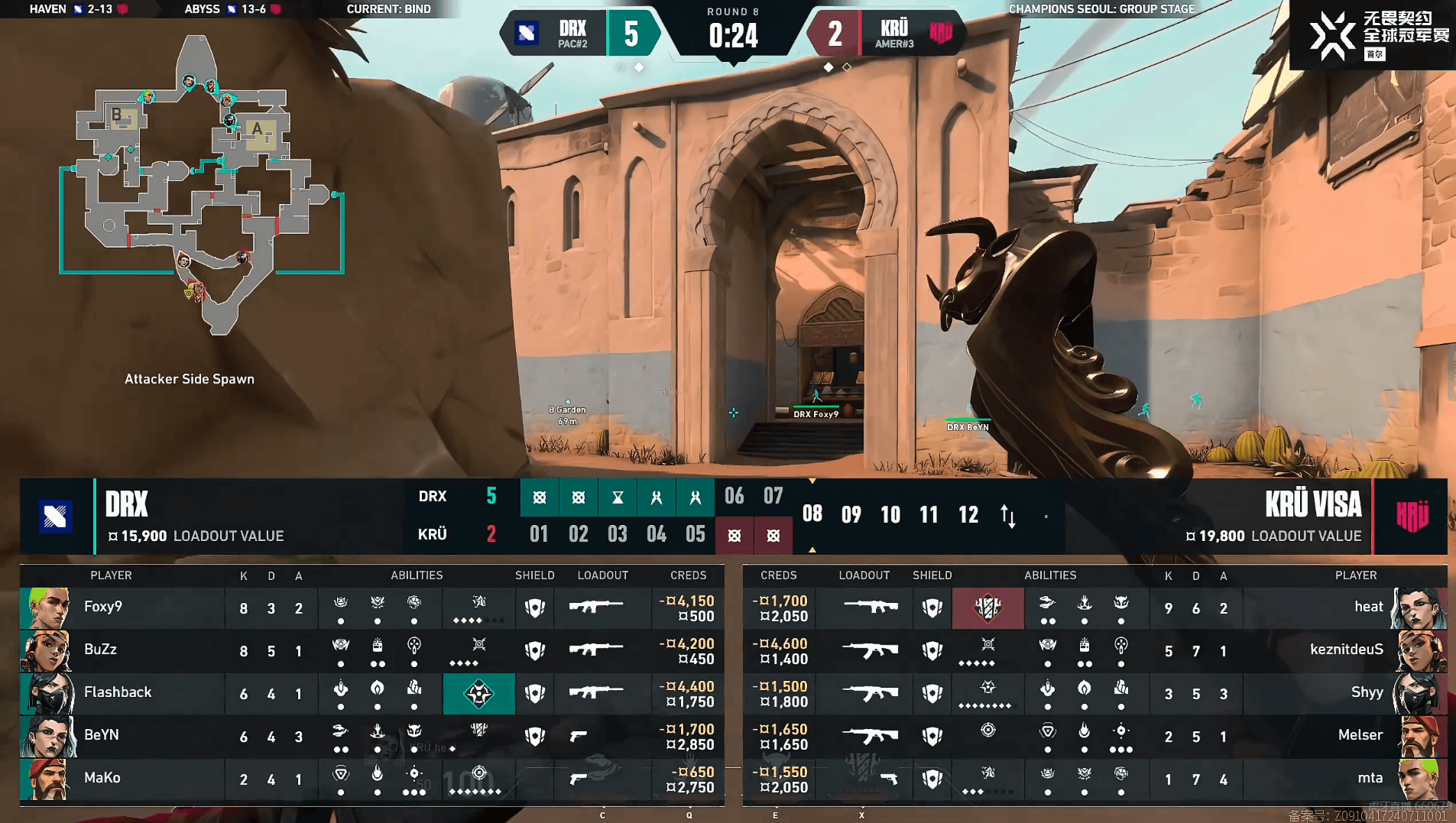Click the side-swap arrows icon
This screenshot has height=823, width=1456.
point(1008,516)
